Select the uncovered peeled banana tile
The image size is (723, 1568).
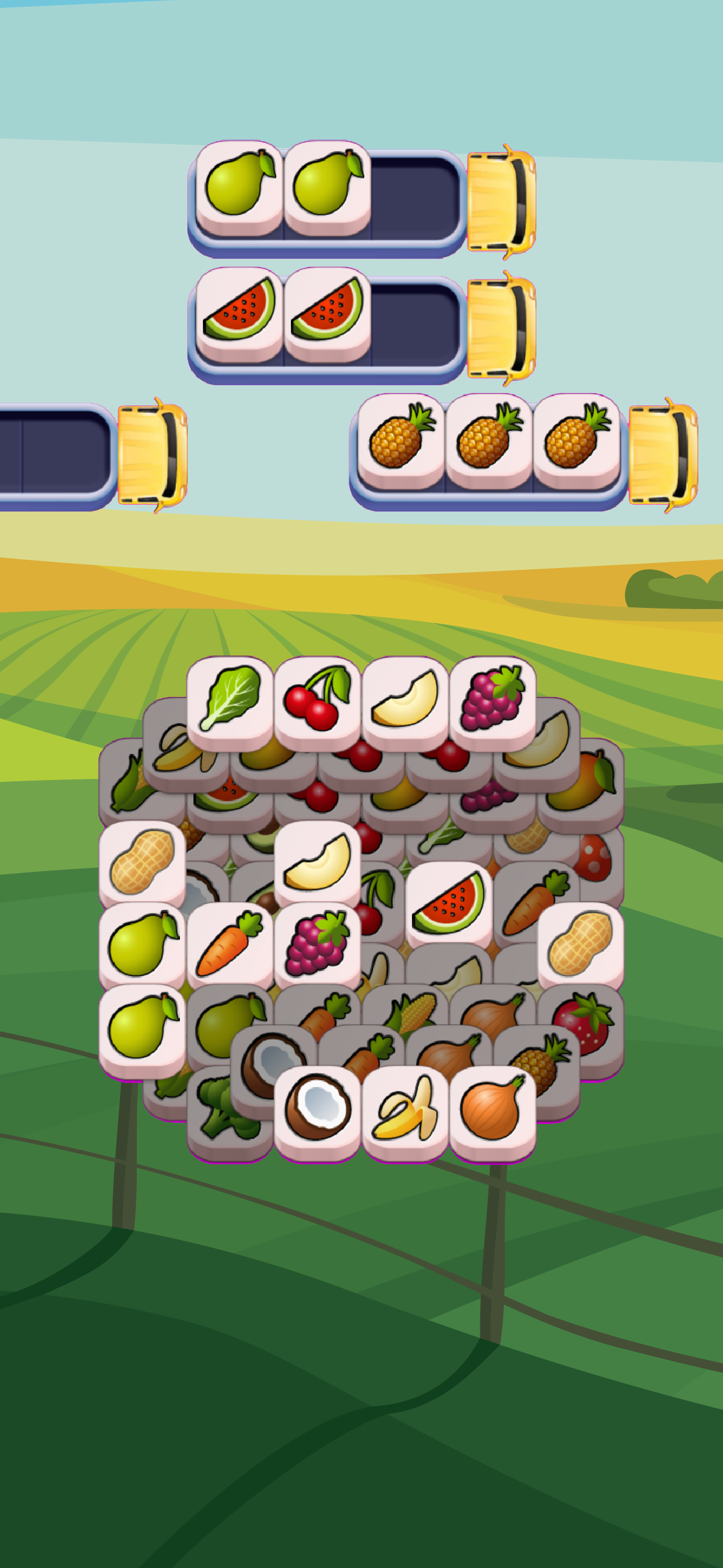click(x=405, y=1108)
